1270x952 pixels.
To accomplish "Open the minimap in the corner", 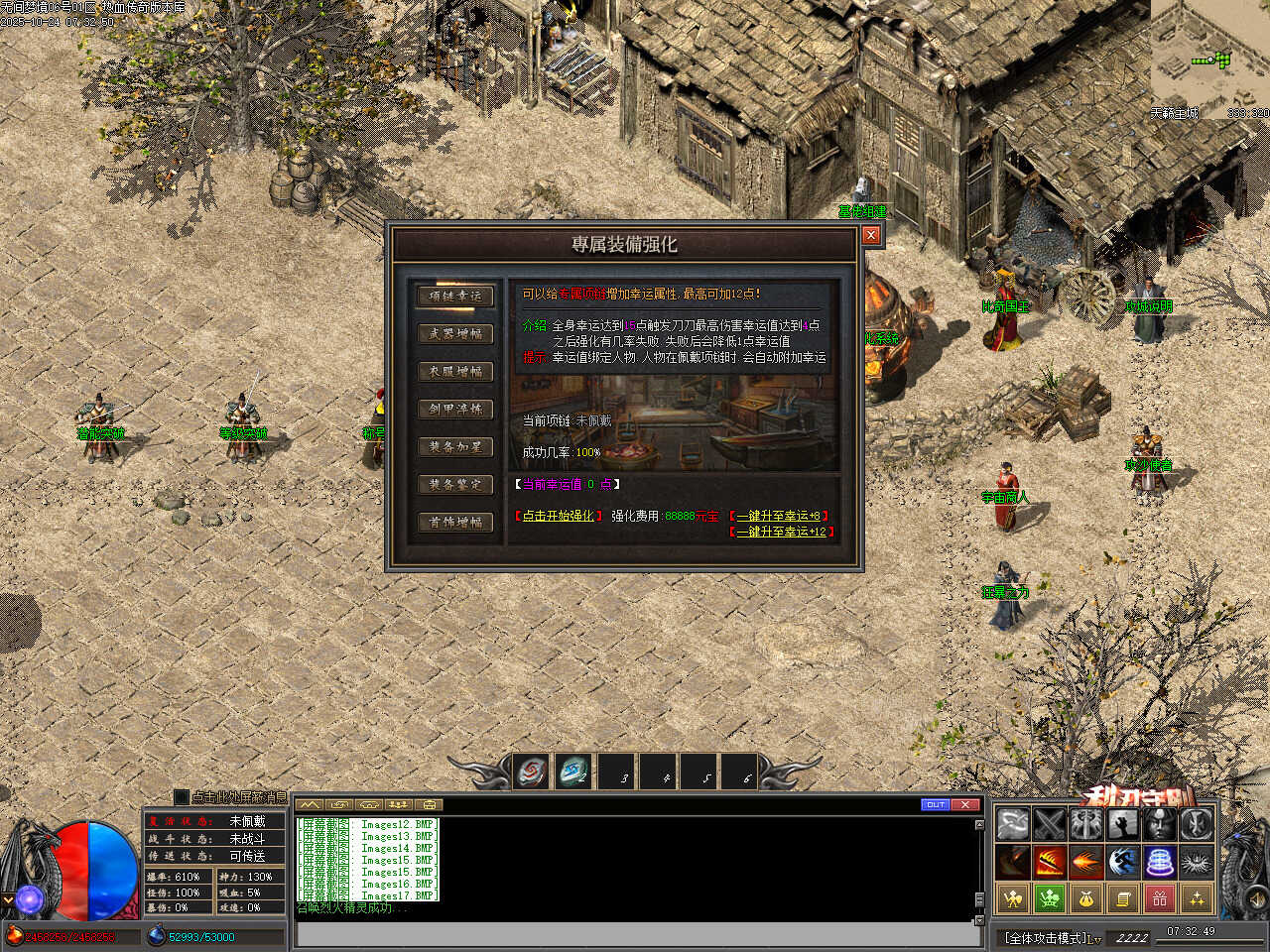I will pos(1210,55).
